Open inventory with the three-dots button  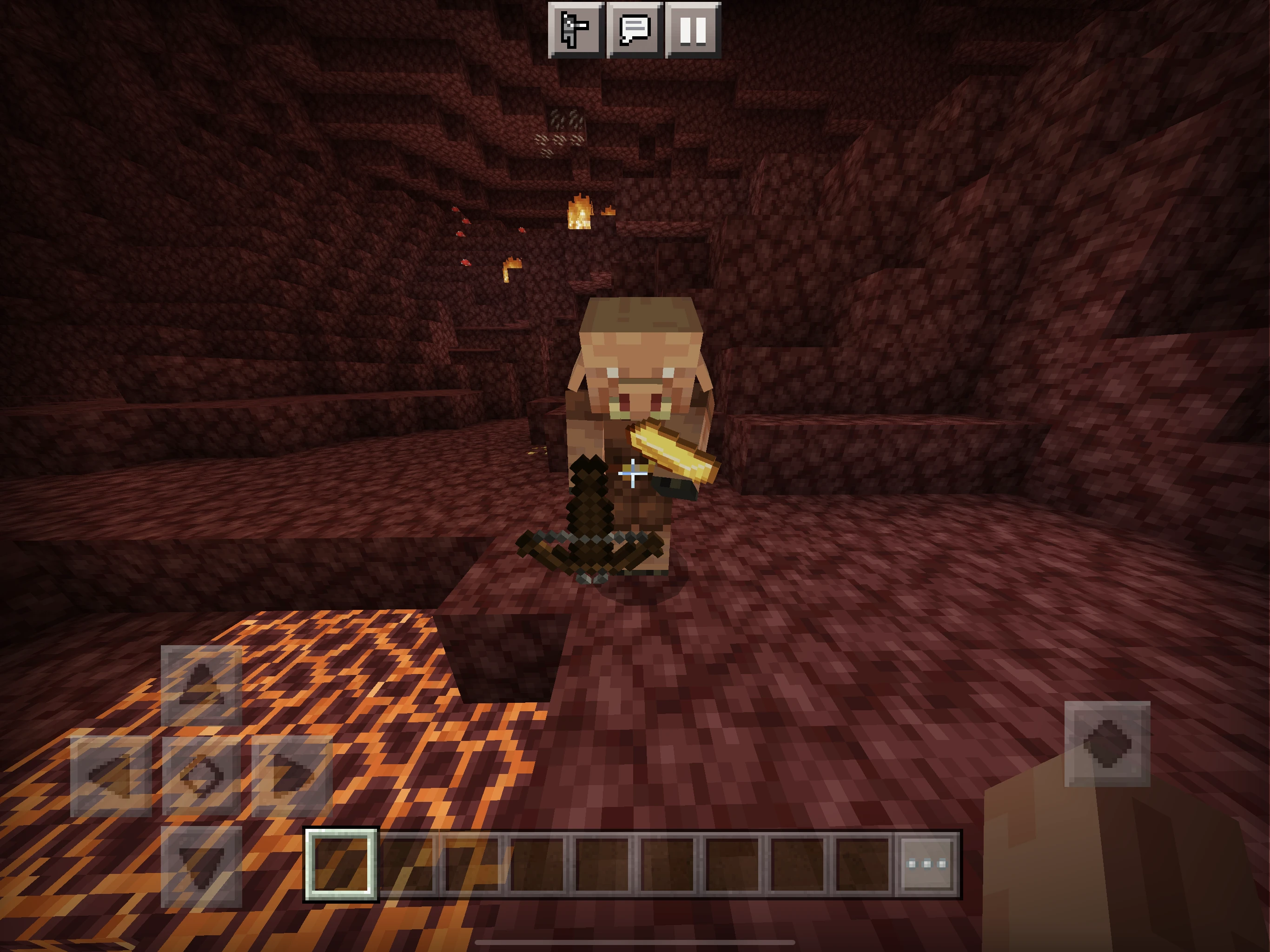pos(926,864)
